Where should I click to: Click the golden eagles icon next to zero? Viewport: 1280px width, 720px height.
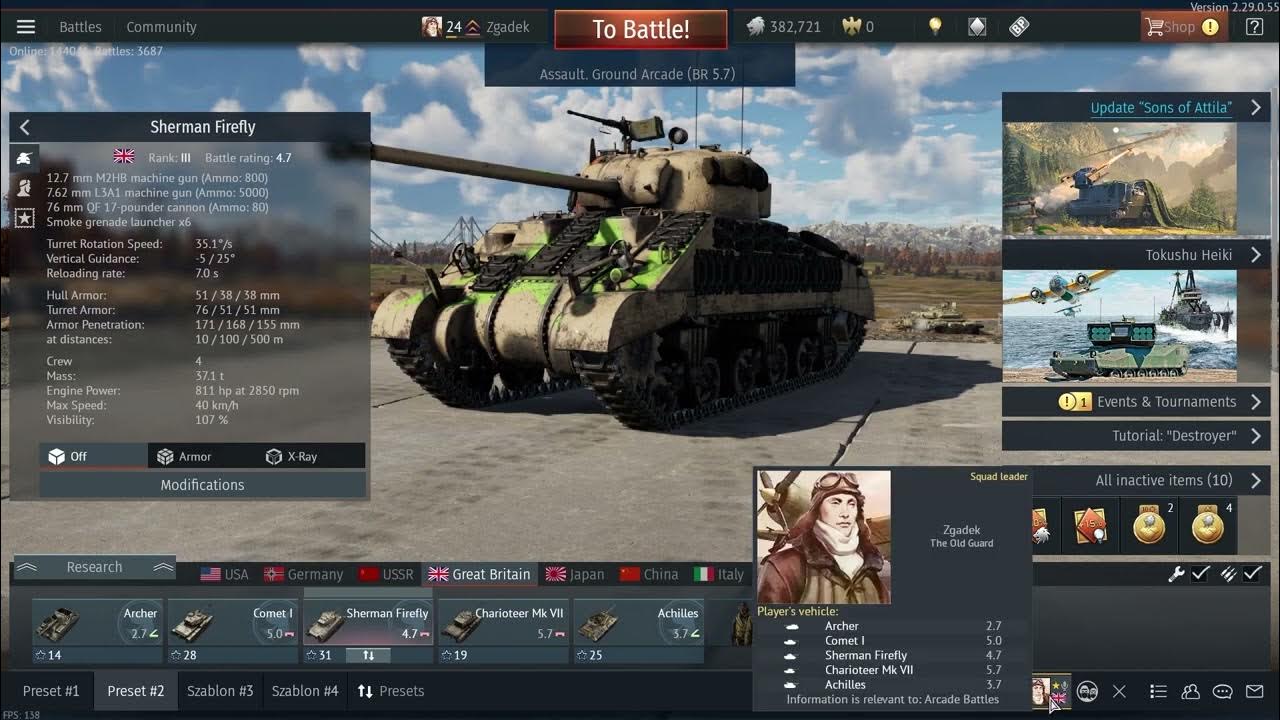(x=855, y=26)
